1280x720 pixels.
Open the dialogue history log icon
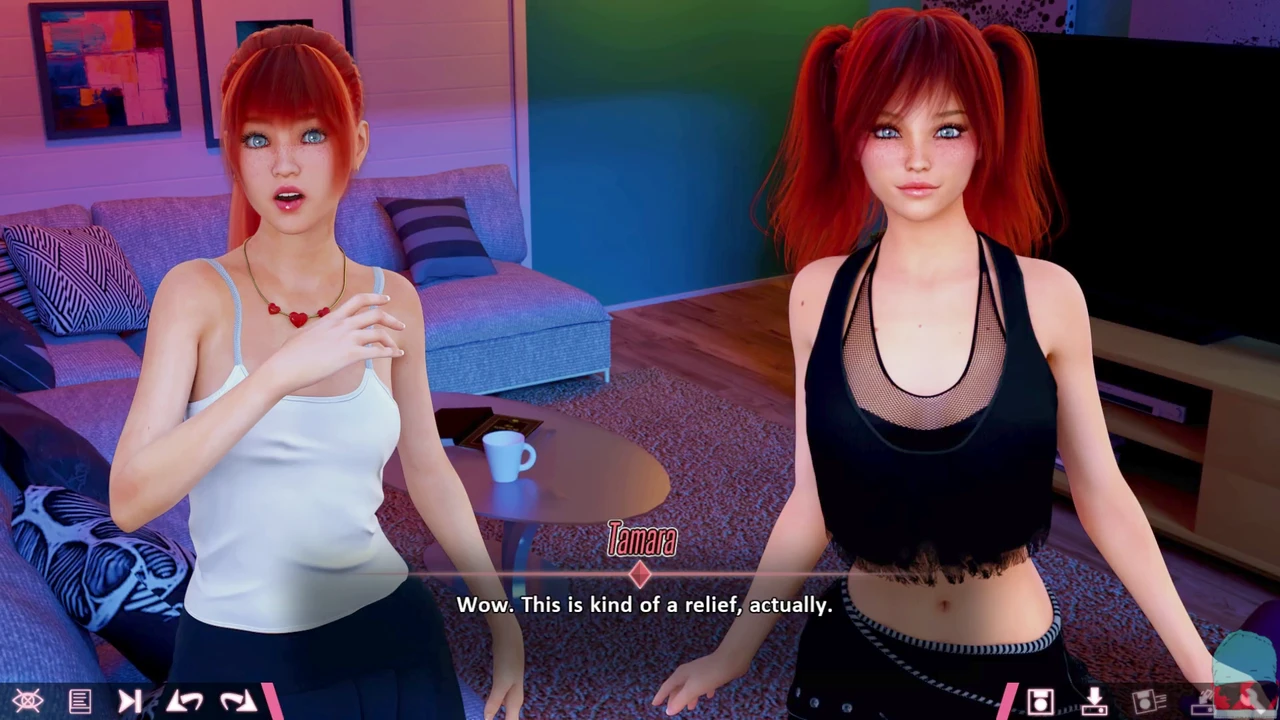pyautogui.click(x=80, y=701)
